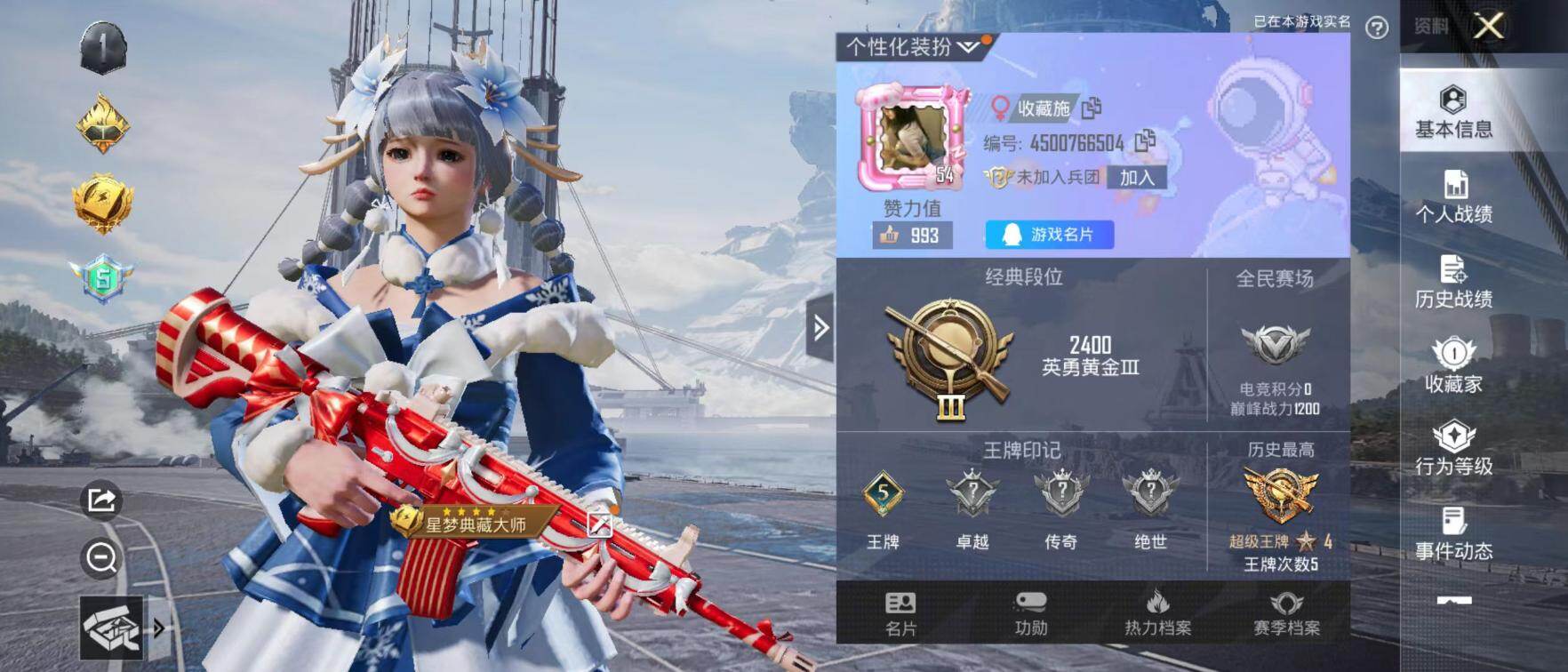This screenshot has width=1568, height=672.
Task: Give a like with the thumbs-up 993 button
Action: pyautogui.click(x=911, y=236)
